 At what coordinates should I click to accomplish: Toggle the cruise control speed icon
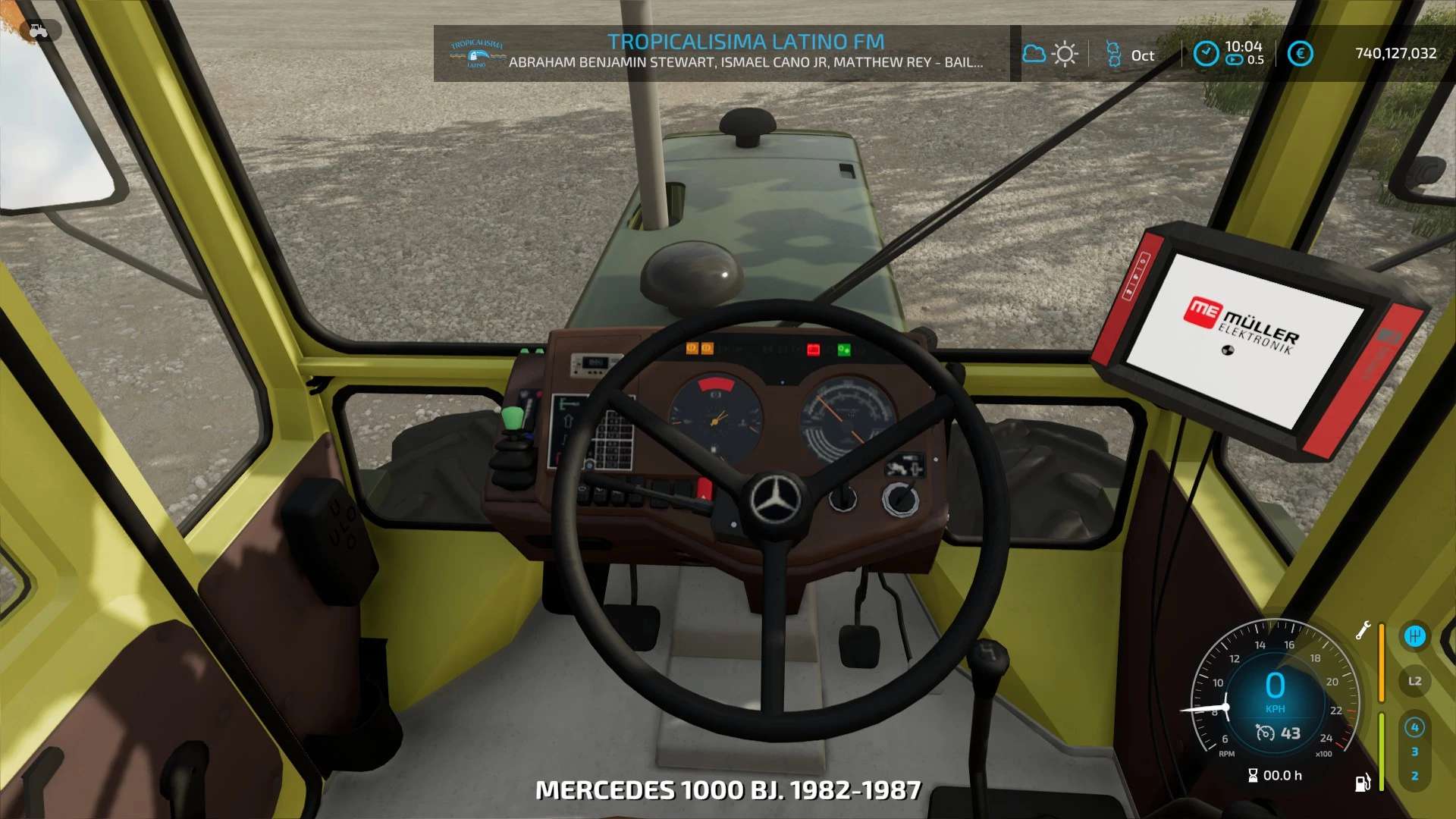click(x=1265, y=733)
